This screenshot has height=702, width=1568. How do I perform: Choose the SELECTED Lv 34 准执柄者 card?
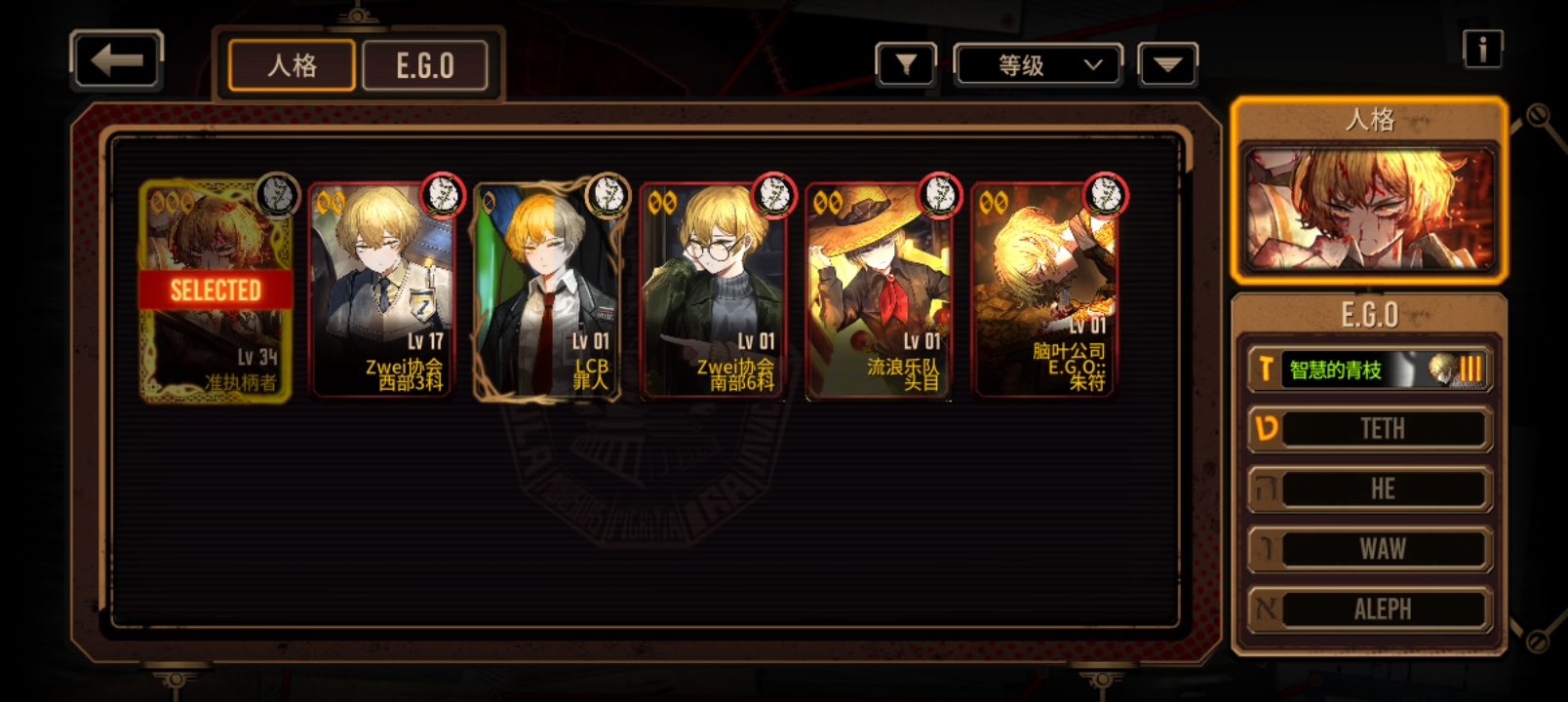coord(216,292)
